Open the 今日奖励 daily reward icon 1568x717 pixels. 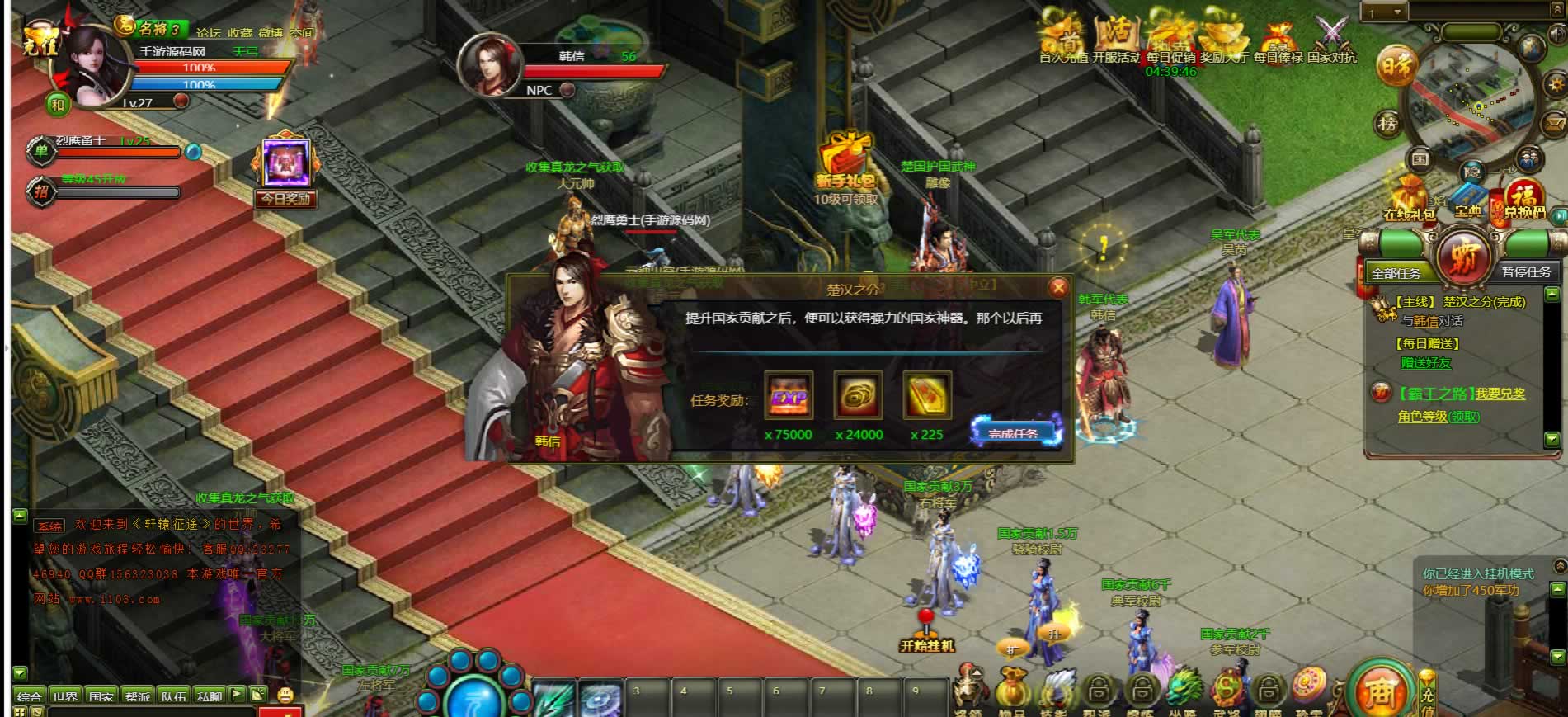285,171
